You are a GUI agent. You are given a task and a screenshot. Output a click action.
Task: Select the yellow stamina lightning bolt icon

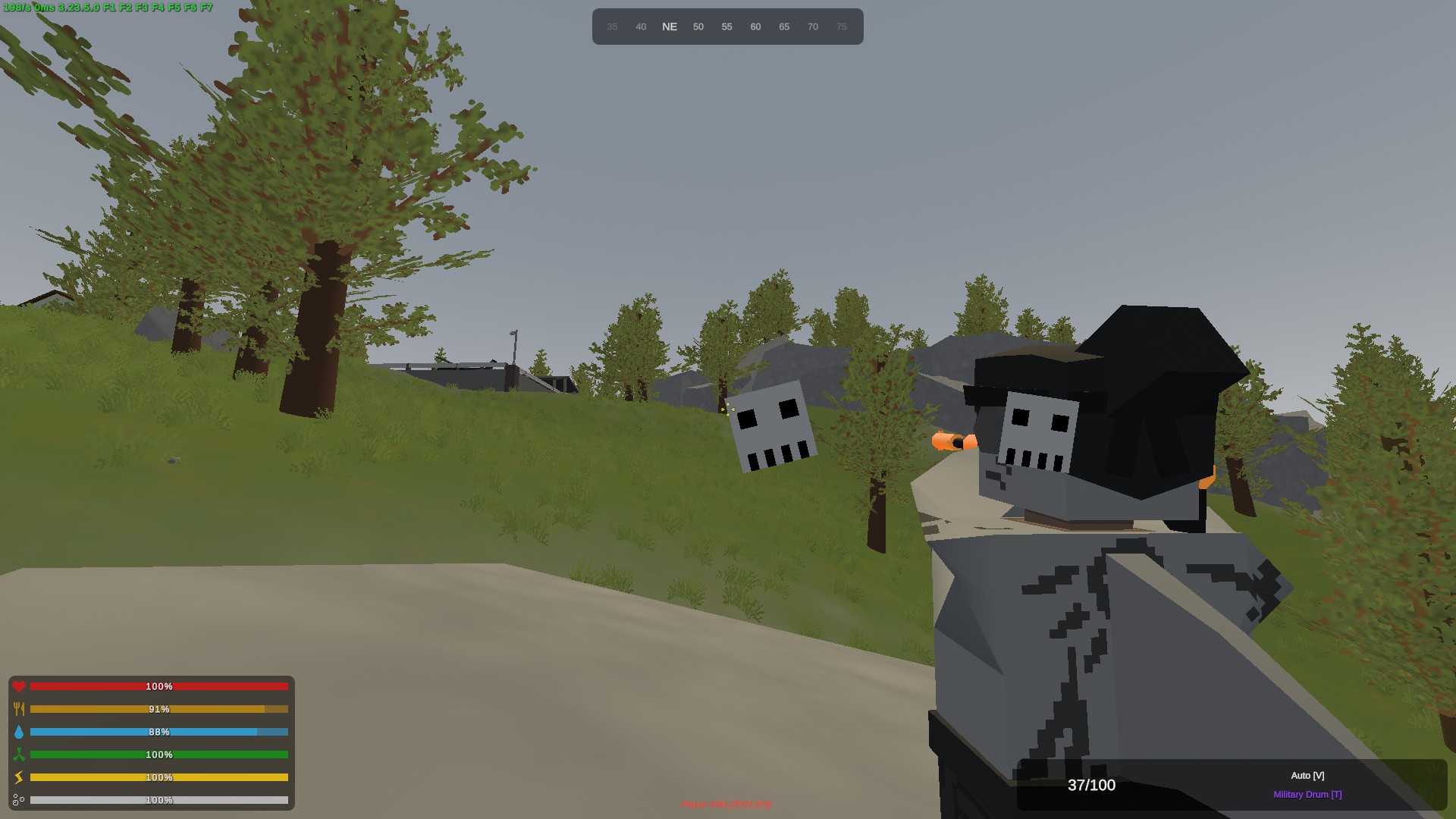19,777
